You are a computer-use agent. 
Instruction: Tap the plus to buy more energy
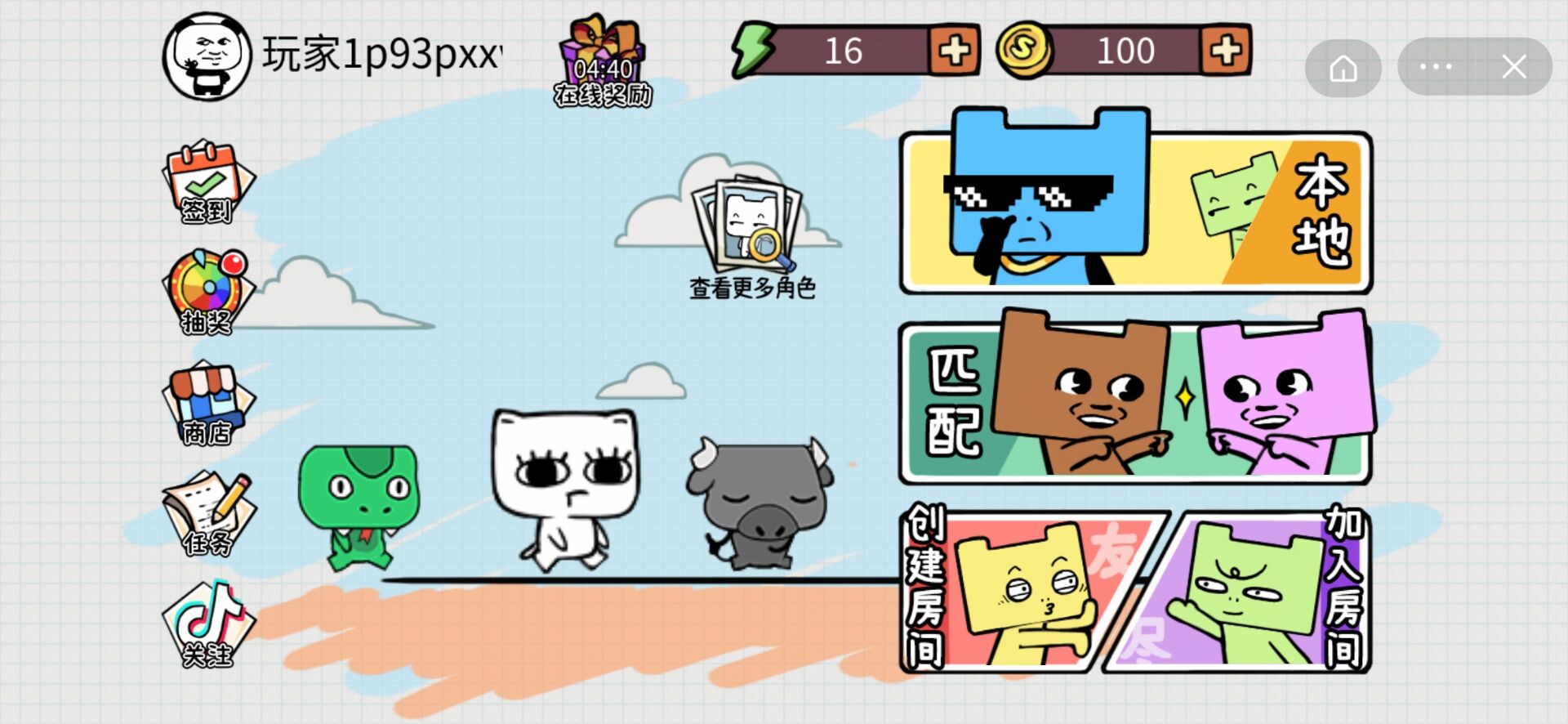point(953,51)
